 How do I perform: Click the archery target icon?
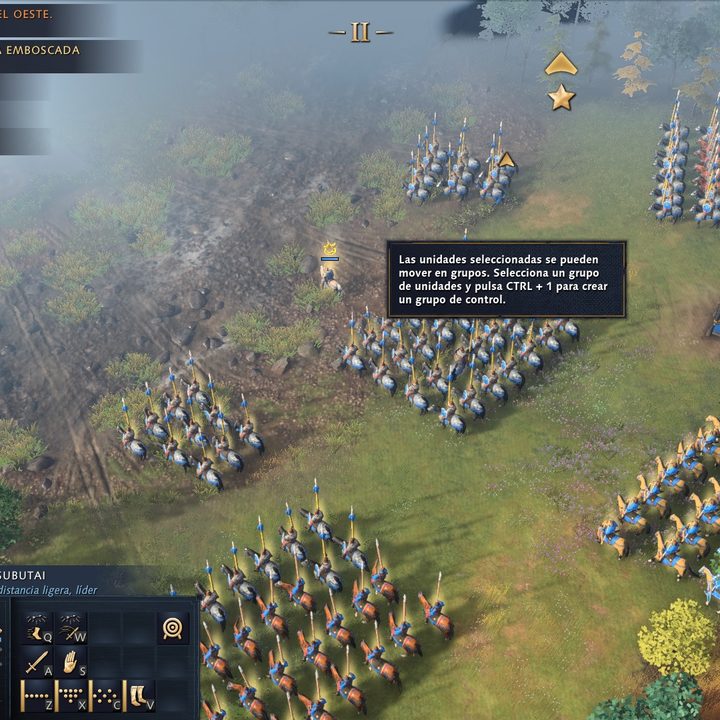click(x=173, y=628)
